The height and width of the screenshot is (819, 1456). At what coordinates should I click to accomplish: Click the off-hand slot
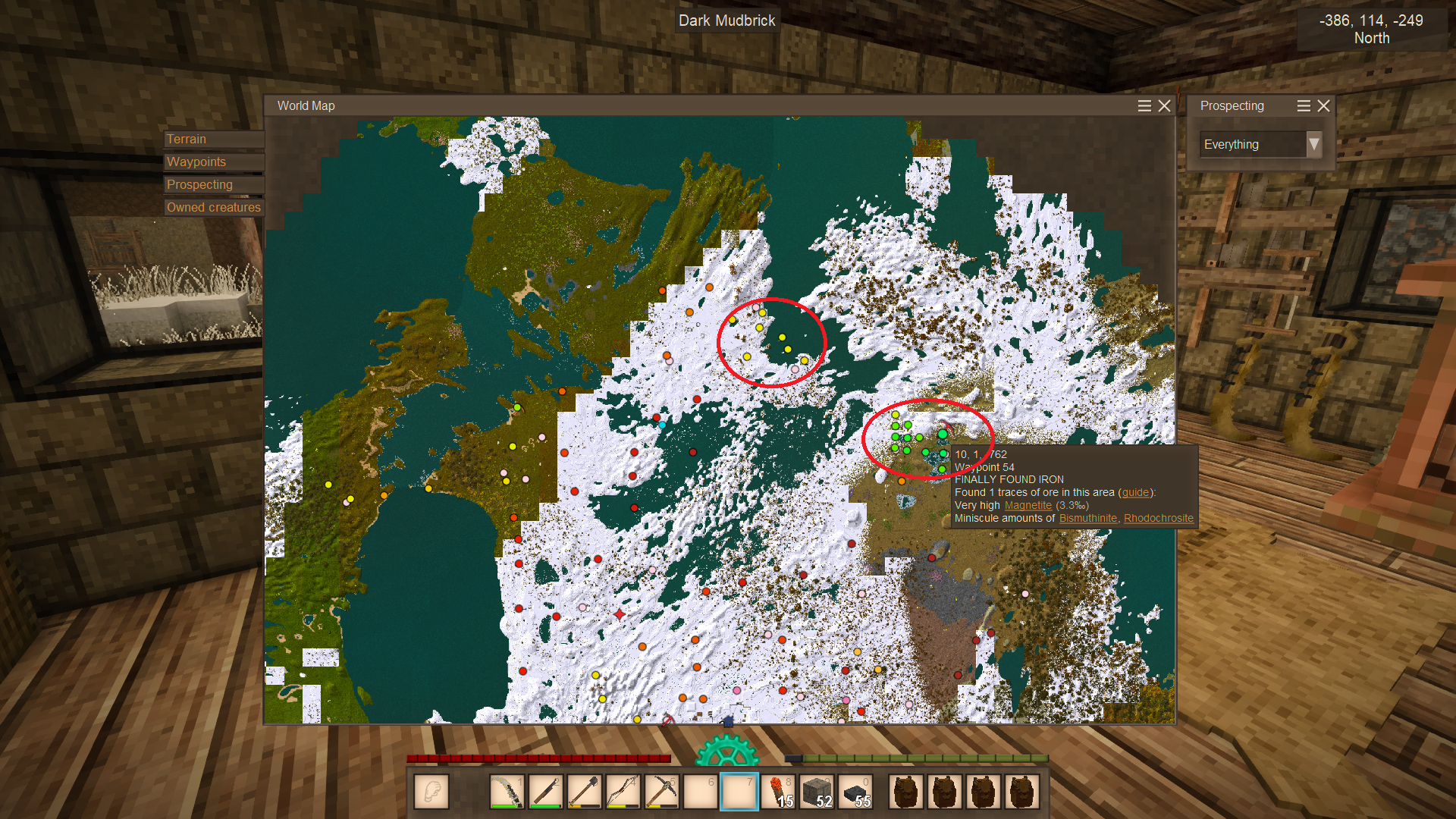431,792
